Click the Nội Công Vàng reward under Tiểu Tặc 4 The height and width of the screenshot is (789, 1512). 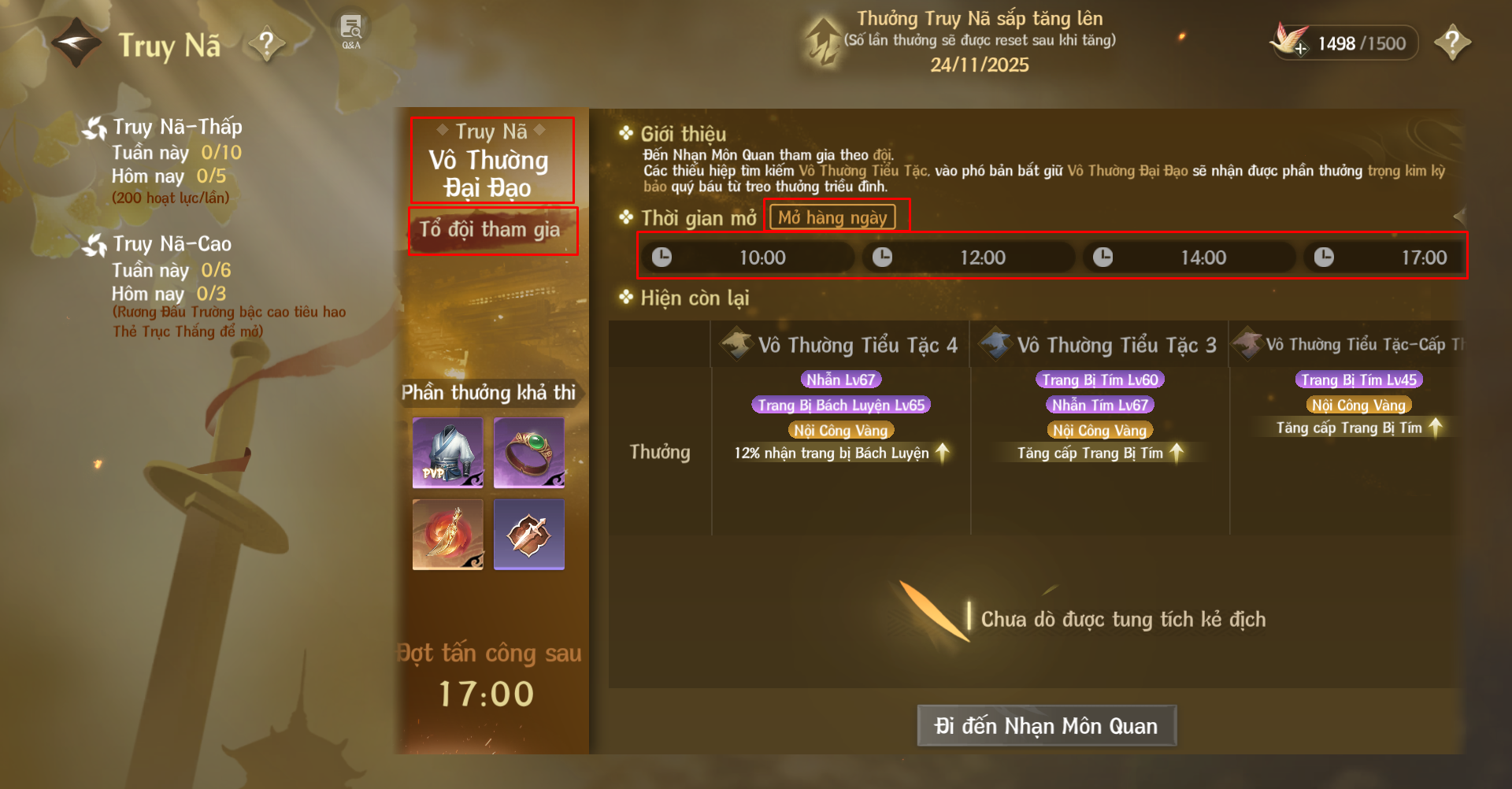[840, 430]
